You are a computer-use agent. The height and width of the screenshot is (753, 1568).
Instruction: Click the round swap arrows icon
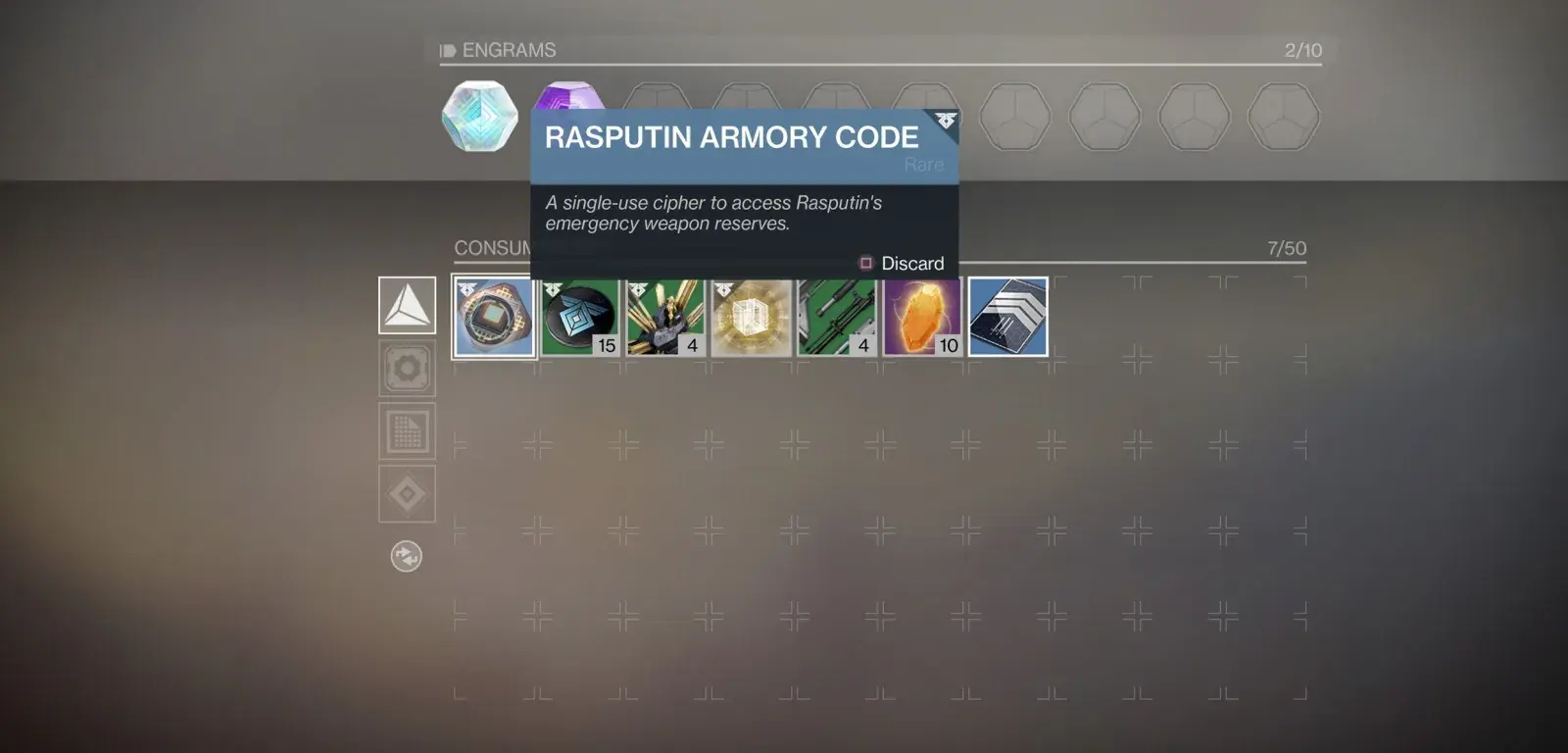[407, 557]
